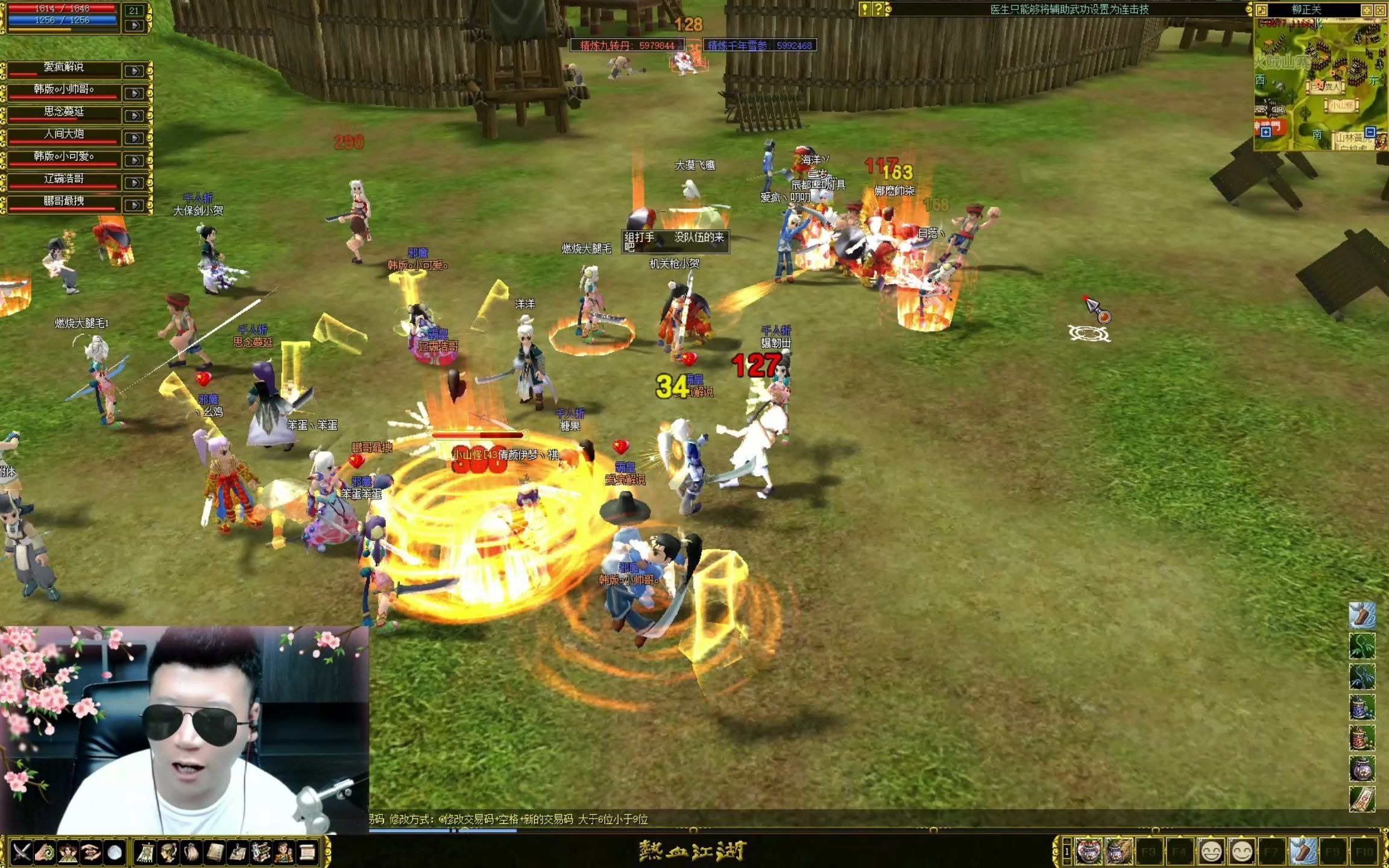Activate the winged boot skill in hotbar
1389x868 pixels.
[x=1302, y=852]
